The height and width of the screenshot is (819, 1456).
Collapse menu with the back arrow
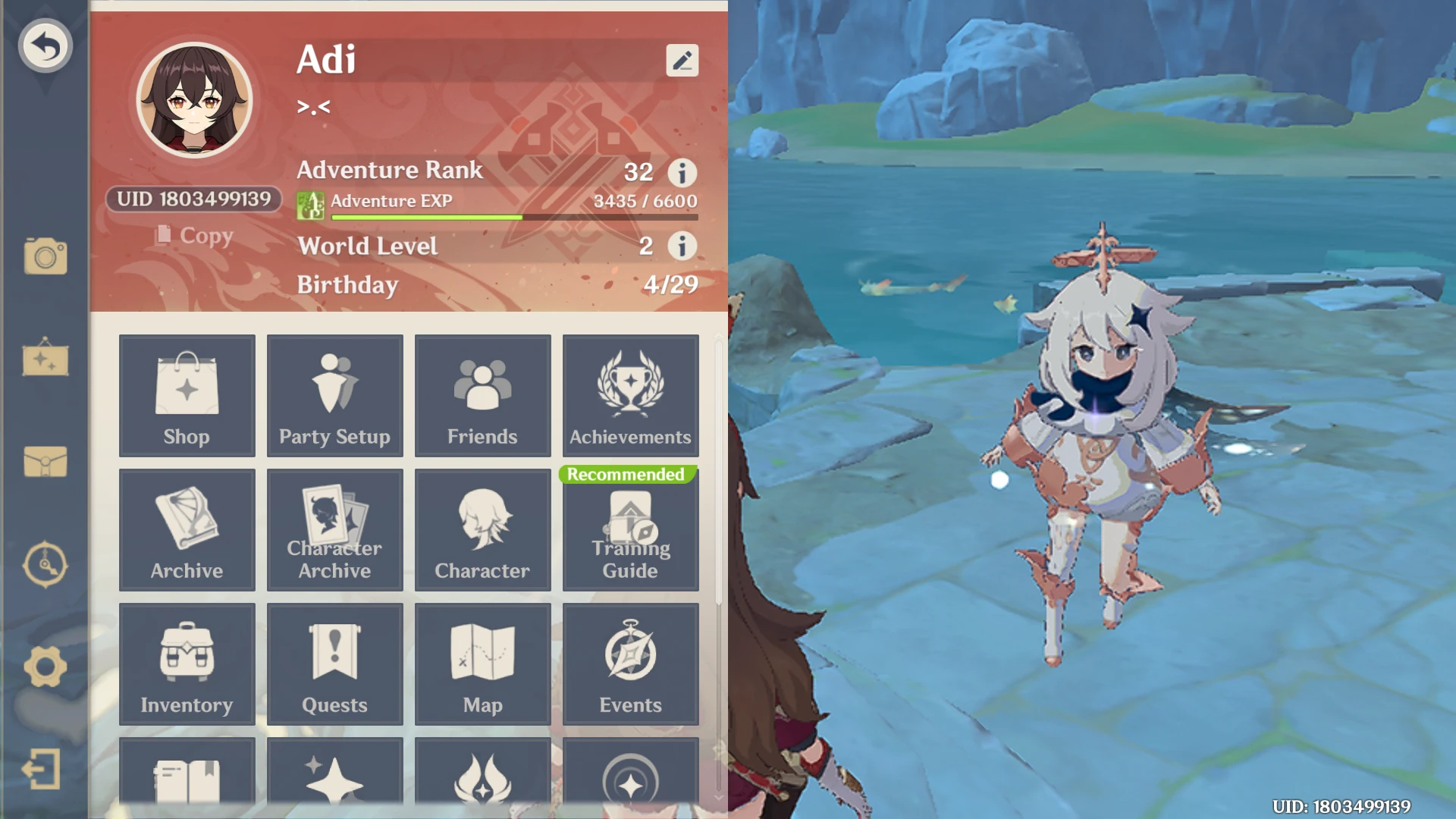click(45, 45)
